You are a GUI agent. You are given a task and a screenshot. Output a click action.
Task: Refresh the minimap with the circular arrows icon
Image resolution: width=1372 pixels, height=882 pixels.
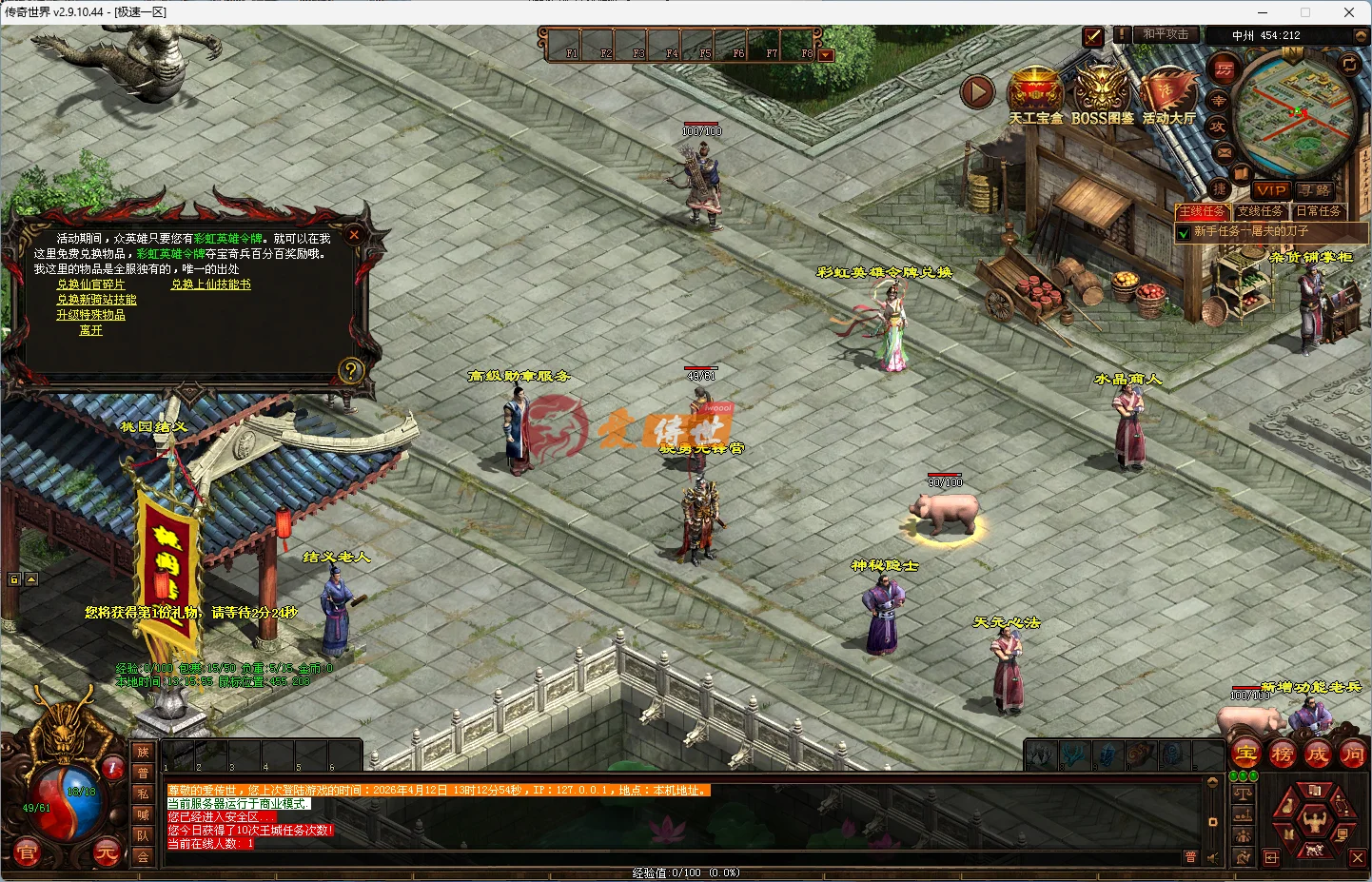[1348, 65]
